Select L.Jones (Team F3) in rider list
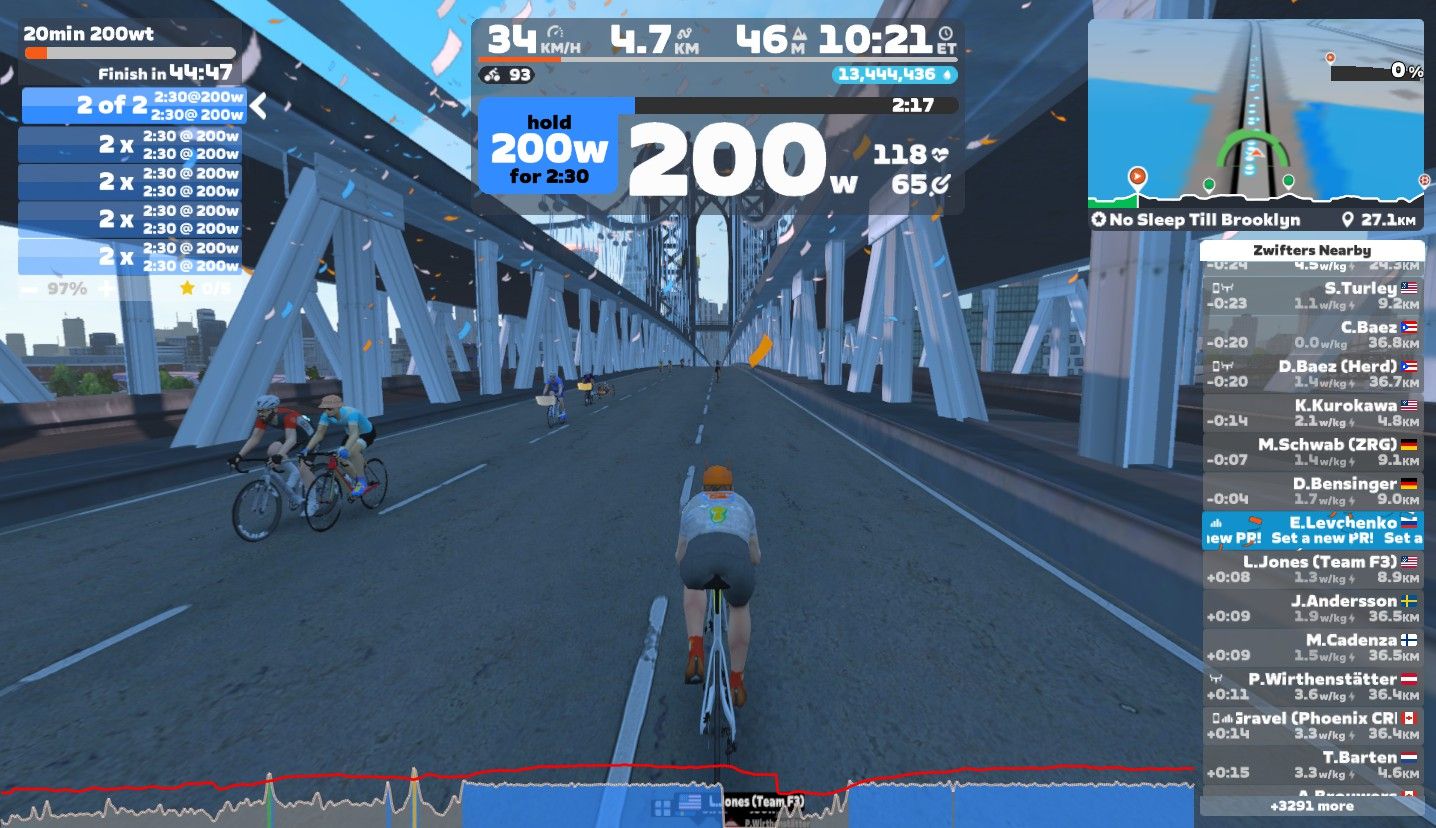The width and height of the screenshot is (1436, 828). [x=1312, y=569]
